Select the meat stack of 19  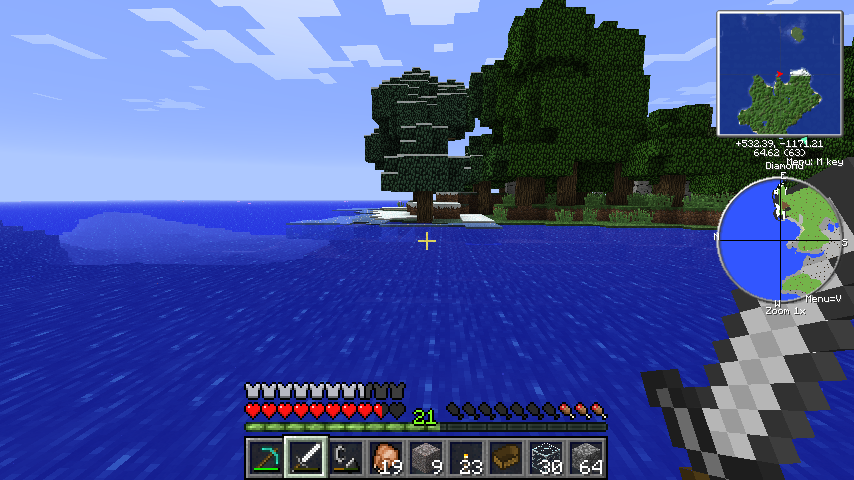click(386, 458)
